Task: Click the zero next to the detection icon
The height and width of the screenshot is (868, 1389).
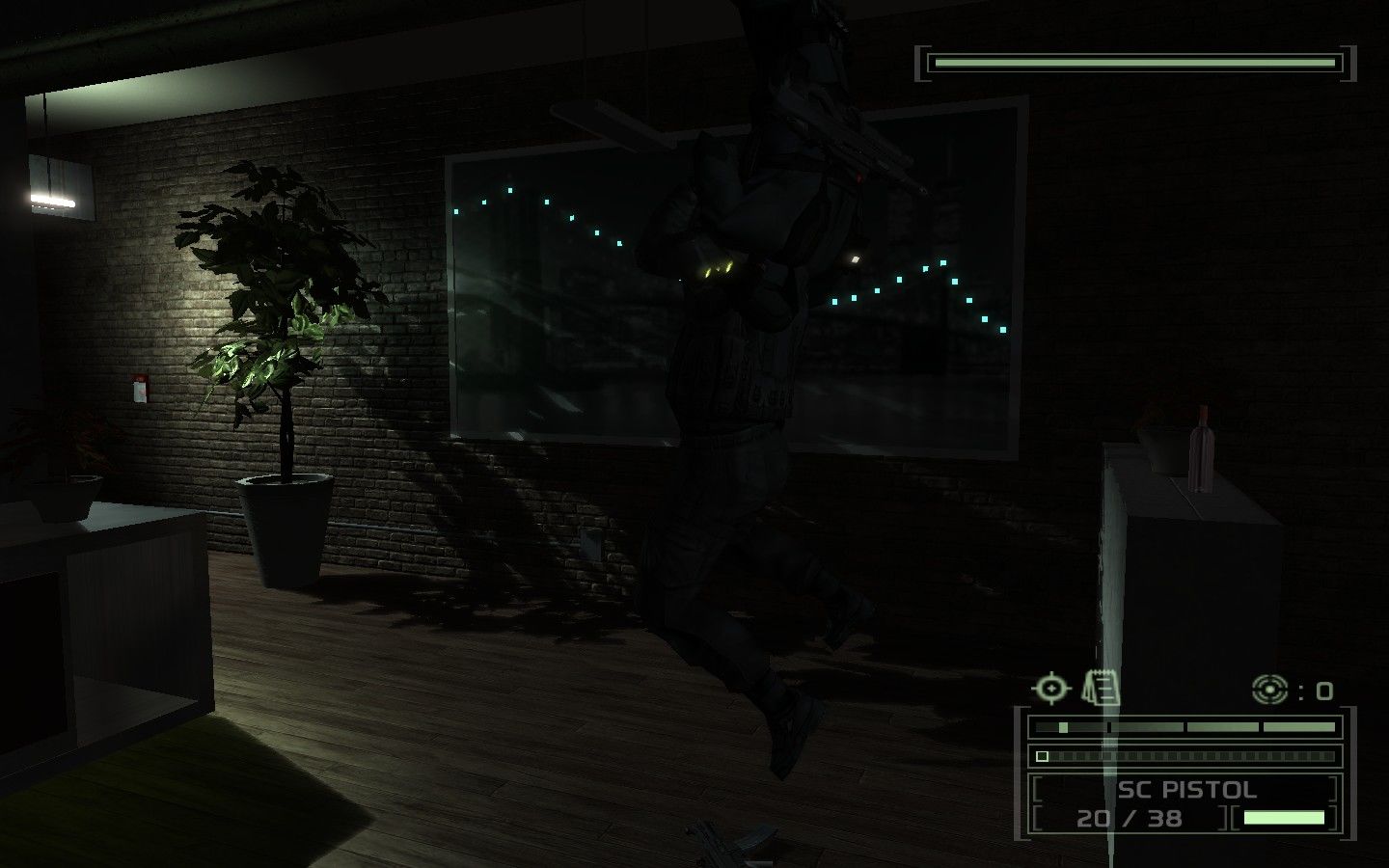Action: click(1326, 691)
